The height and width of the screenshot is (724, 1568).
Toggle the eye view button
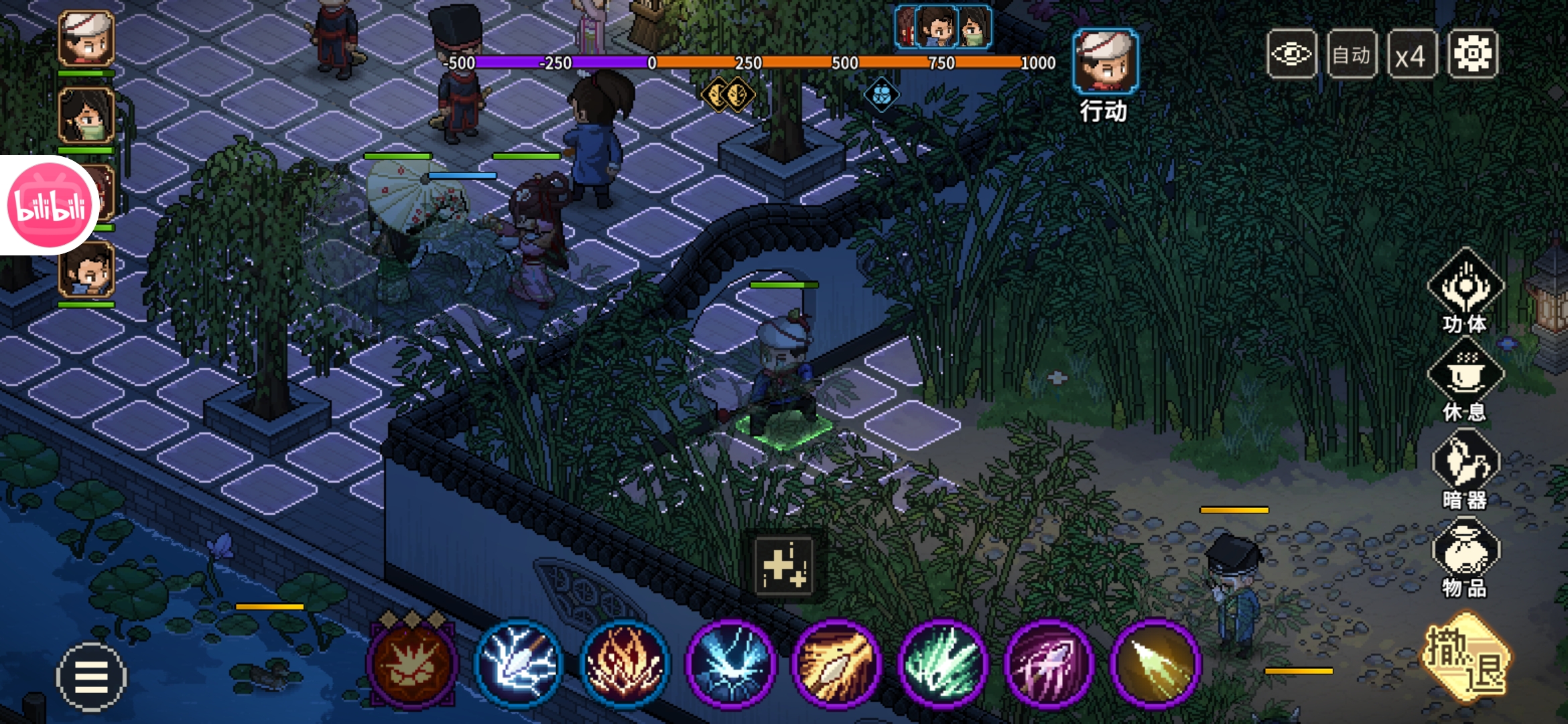1291,54
